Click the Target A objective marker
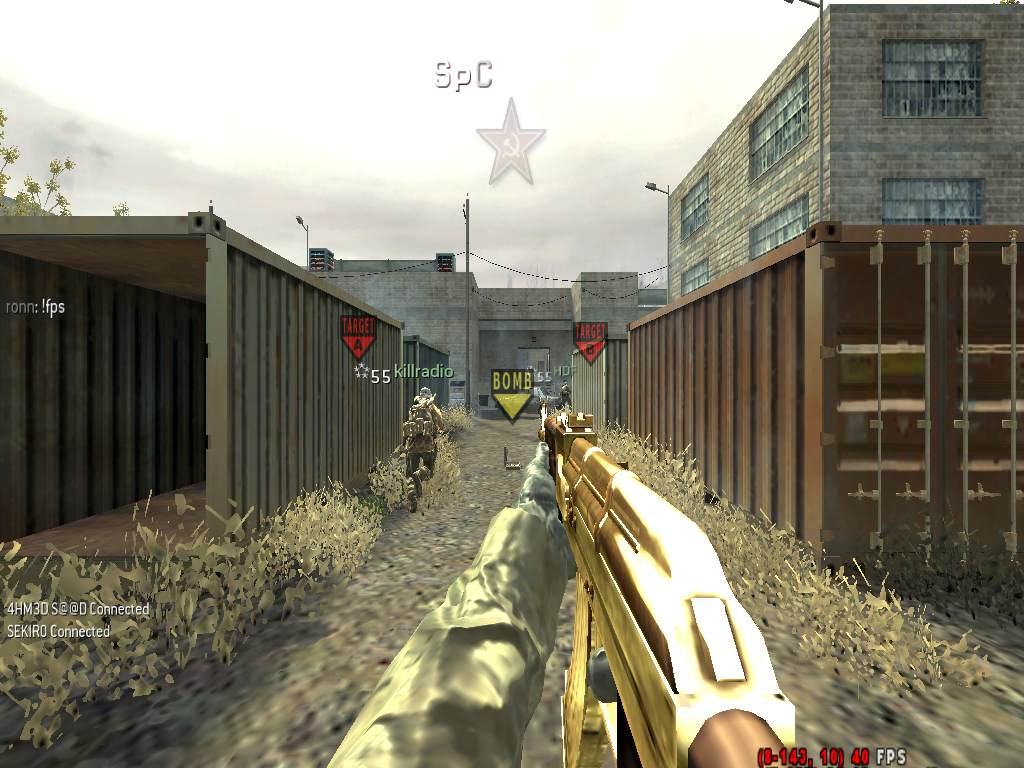 (x=358, y=337)
